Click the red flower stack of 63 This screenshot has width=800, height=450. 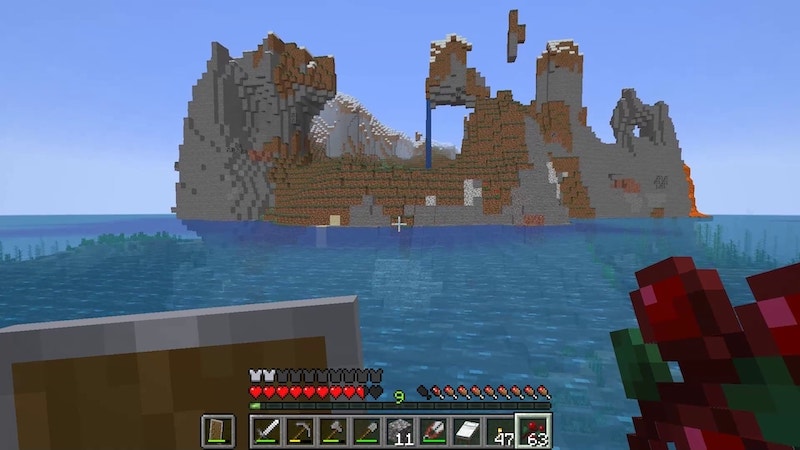tap(534, 431)
